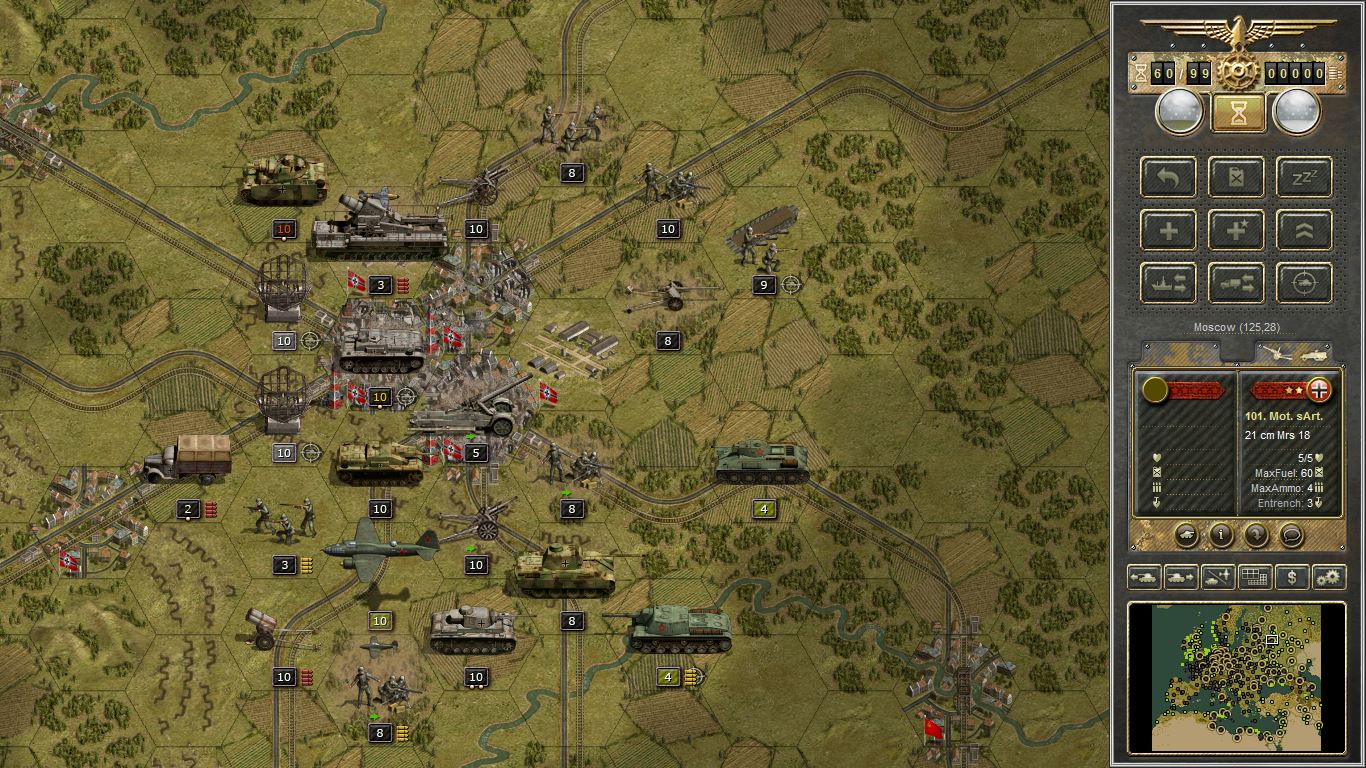Put the selected unit to sleep with Zzz
The image size is (1366, 768).
click(x=1302, y=177)
